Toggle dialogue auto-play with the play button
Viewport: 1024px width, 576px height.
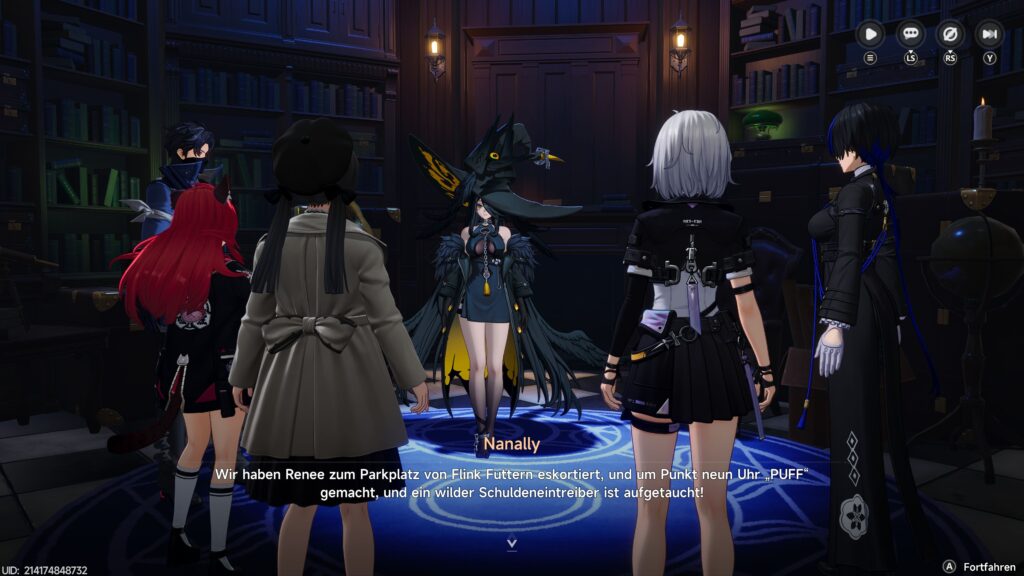coord(871,34)
